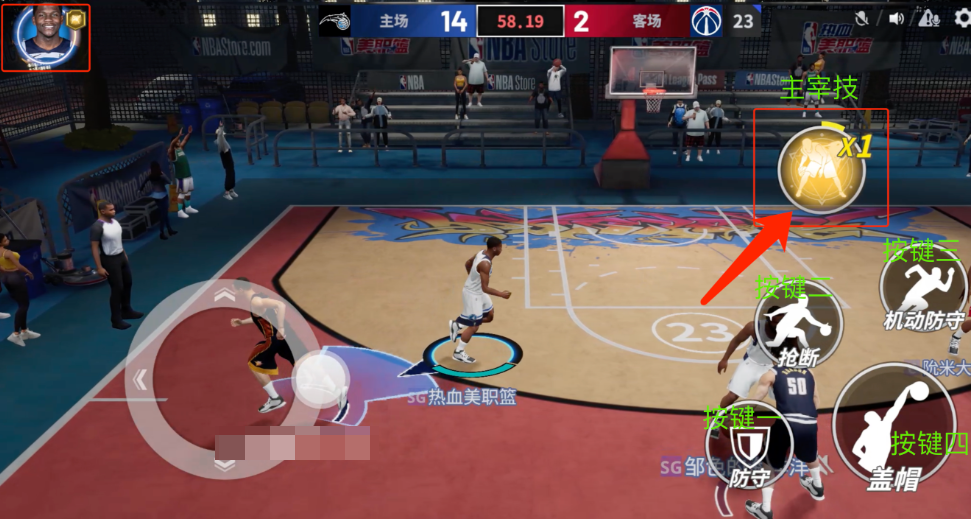This screenshot has height=519, width=971.
Task: Open the voice report warning icon
Action: 929,18
